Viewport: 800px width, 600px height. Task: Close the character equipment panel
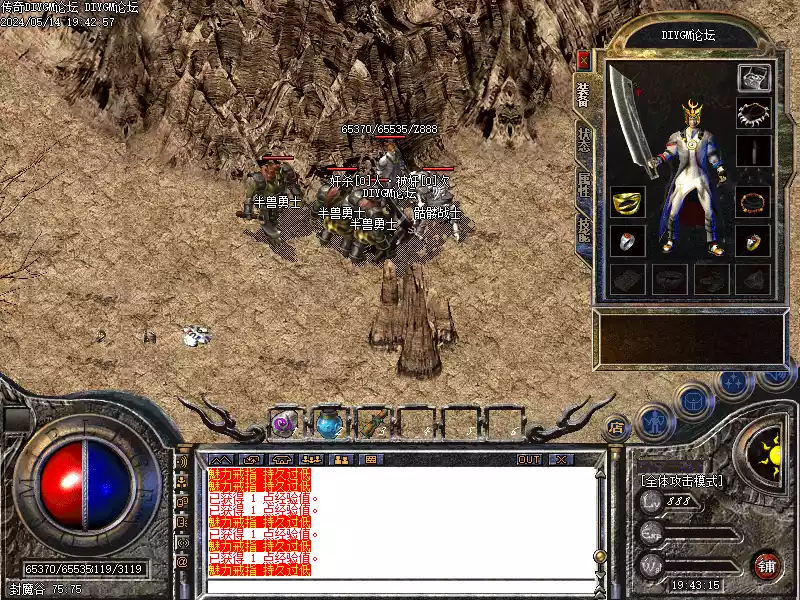584,60
